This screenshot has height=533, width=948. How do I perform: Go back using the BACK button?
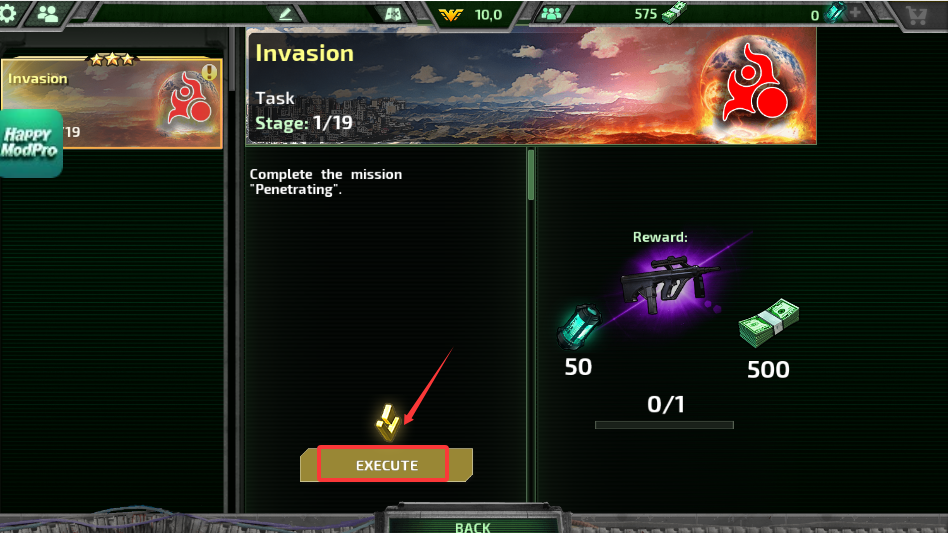(472, 526)
